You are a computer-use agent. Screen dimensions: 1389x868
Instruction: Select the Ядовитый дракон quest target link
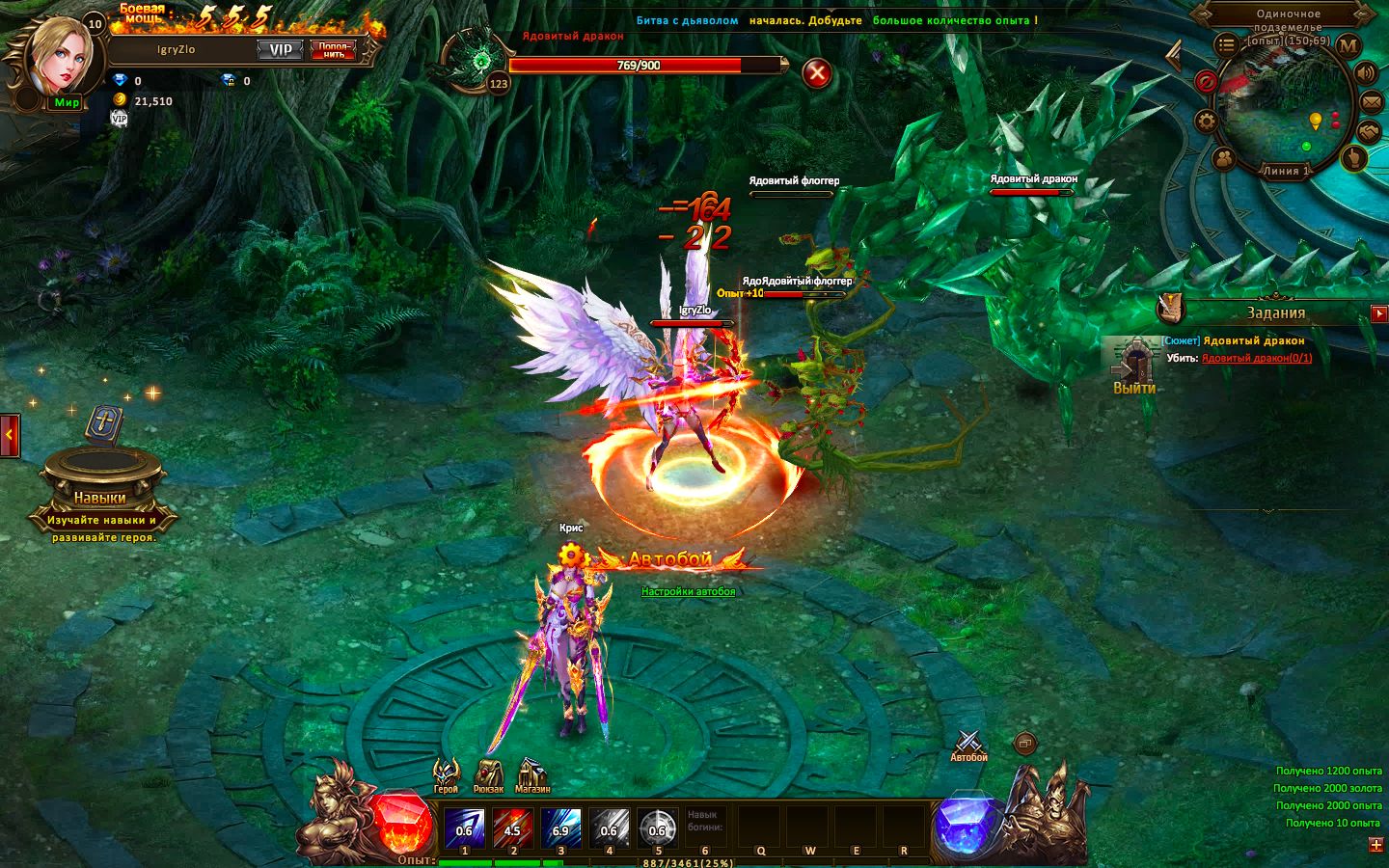click(1256, 358)
